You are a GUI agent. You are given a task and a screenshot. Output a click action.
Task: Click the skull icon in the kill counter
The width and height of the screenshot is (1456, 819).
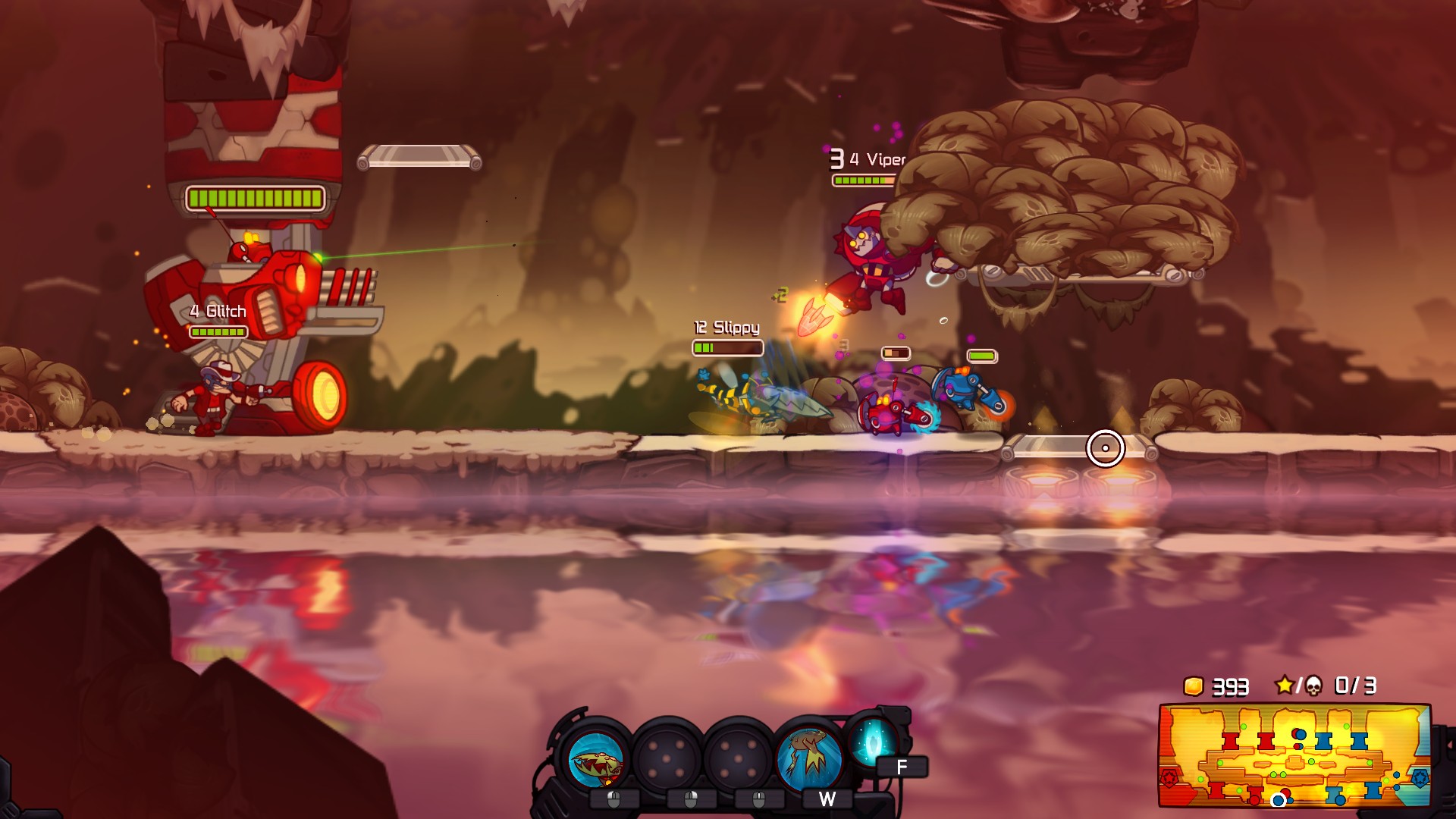[1314, 687]
